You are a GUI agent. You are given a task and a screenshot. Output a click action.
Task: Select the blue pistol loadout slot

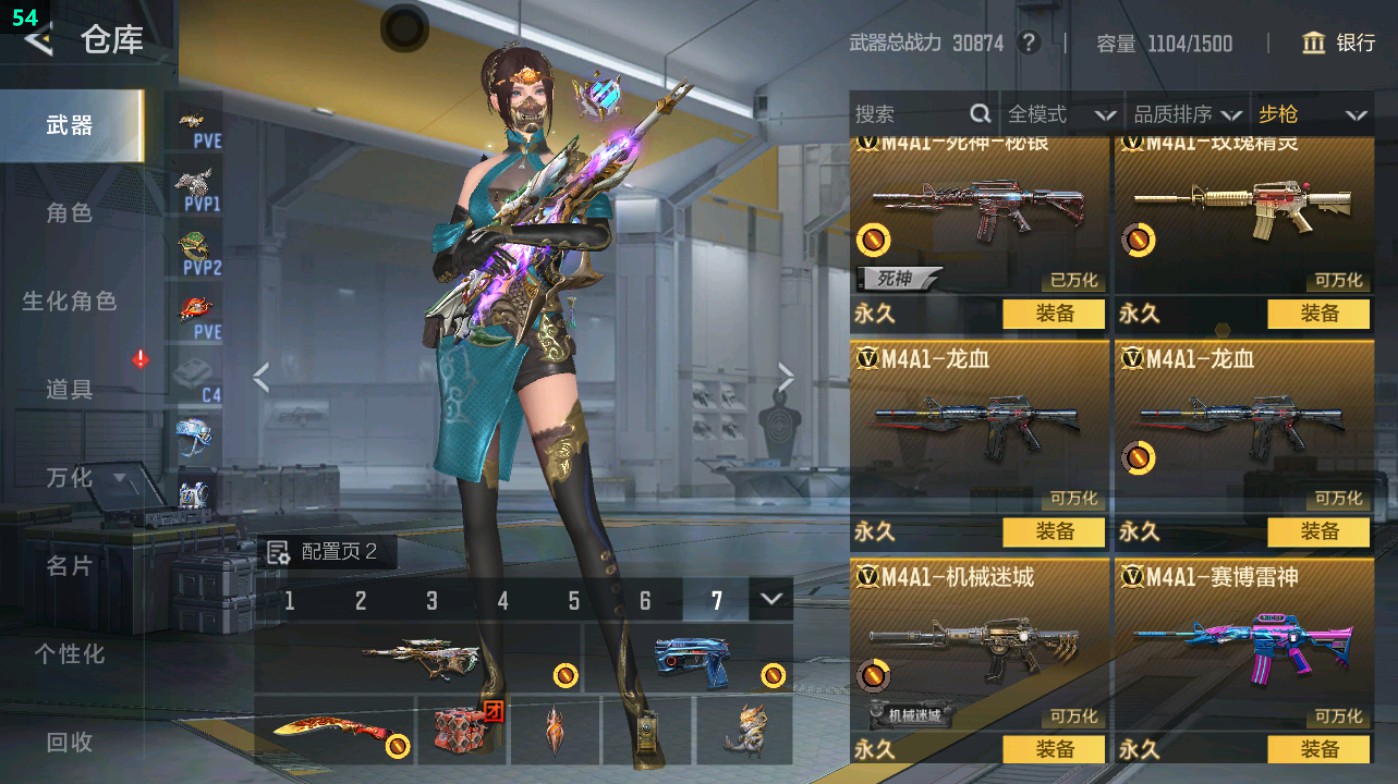(x=690, y=659)
